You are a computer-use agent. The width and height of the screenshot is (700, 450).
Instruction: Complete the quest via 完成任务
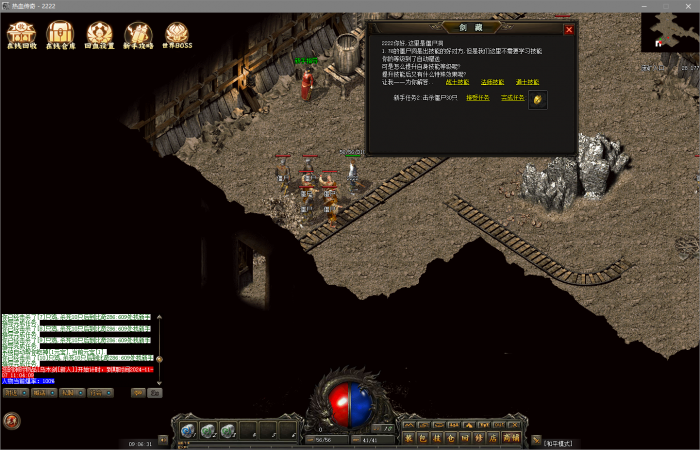(x=513, y=98)
